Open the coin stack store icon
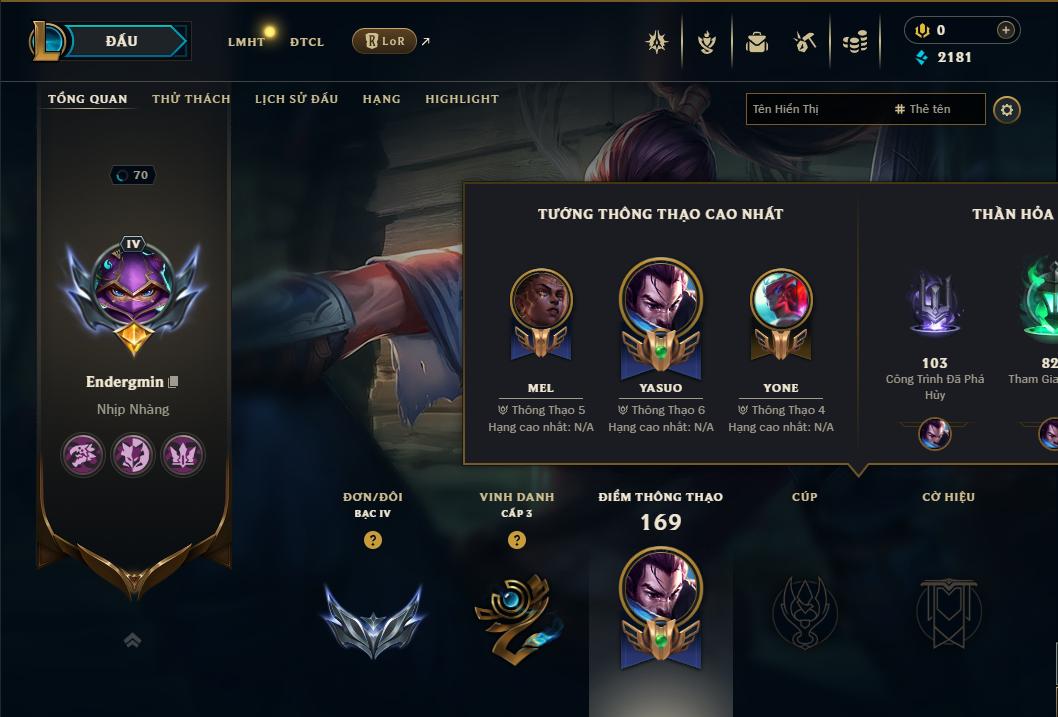This screenshot has width=1058, height=717. [855, 42]
